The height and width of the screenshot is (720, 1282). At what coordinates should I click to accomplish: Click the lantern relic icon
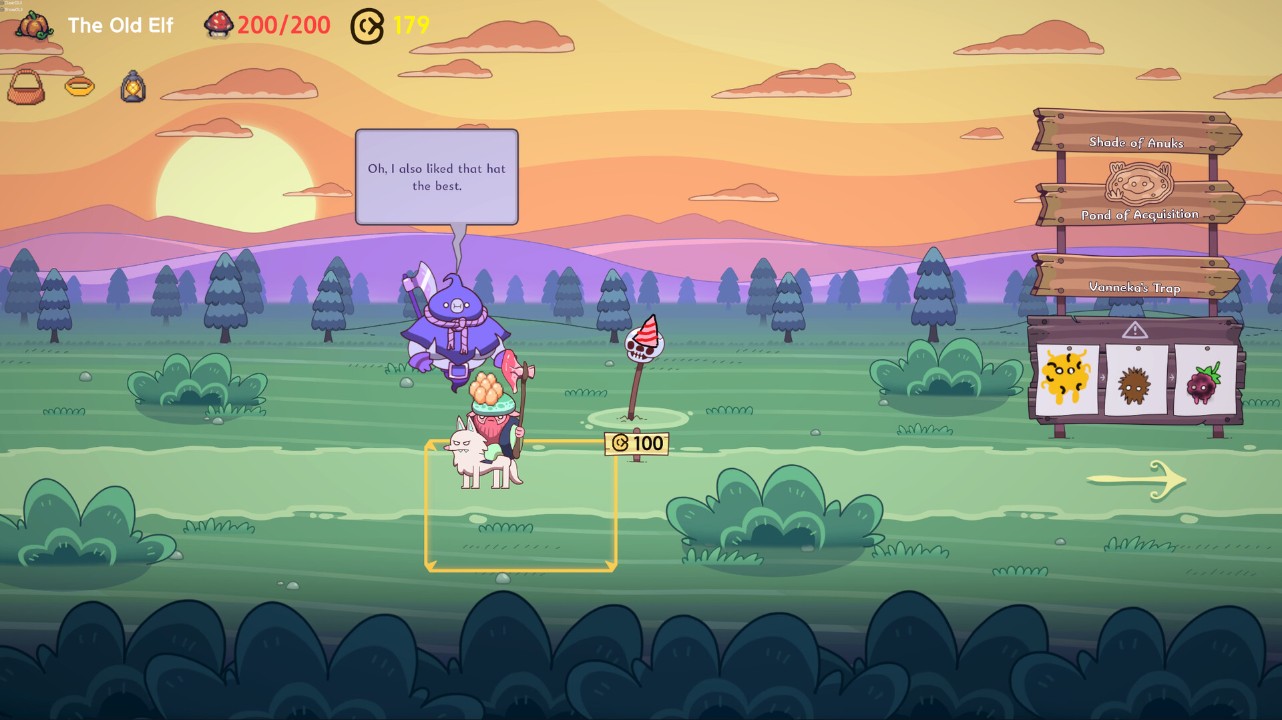tap(133, 87)
